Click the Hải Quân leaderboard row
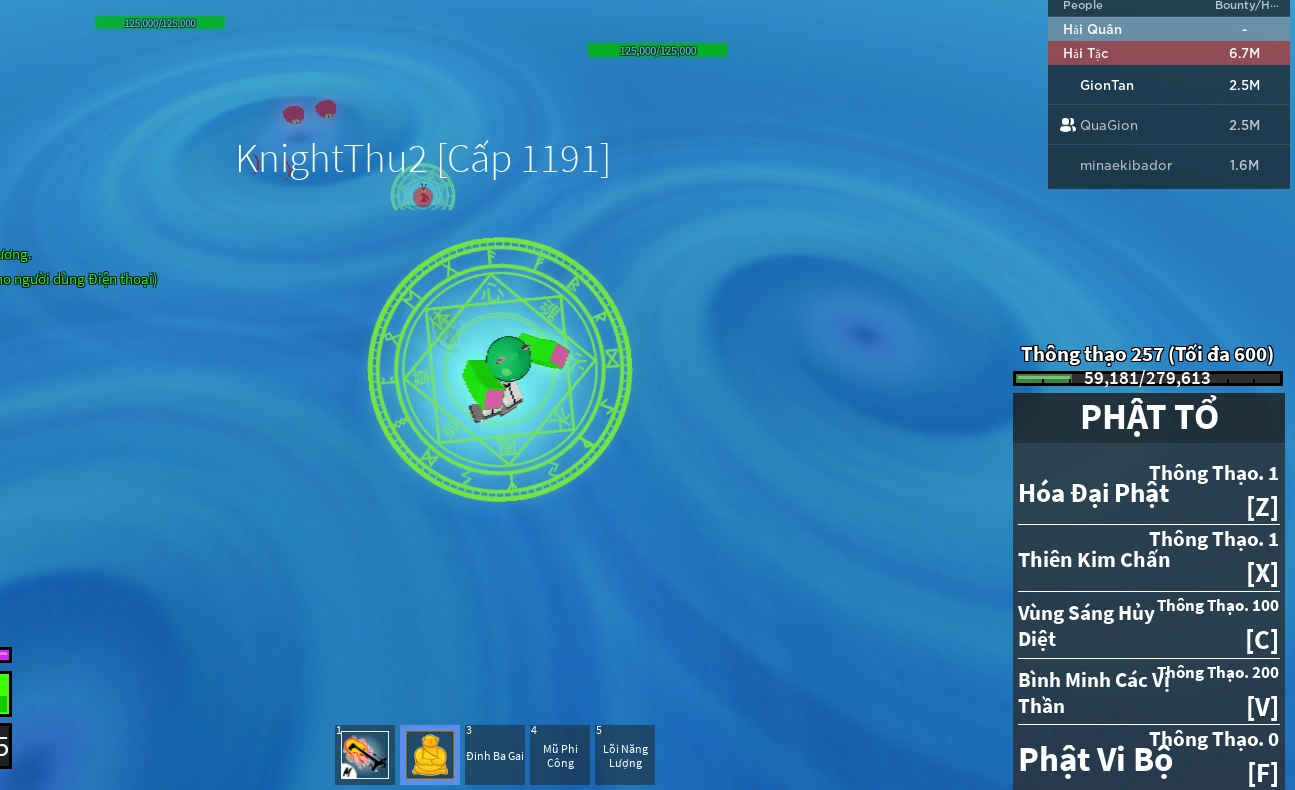1295x790 pixels. 1168,29
